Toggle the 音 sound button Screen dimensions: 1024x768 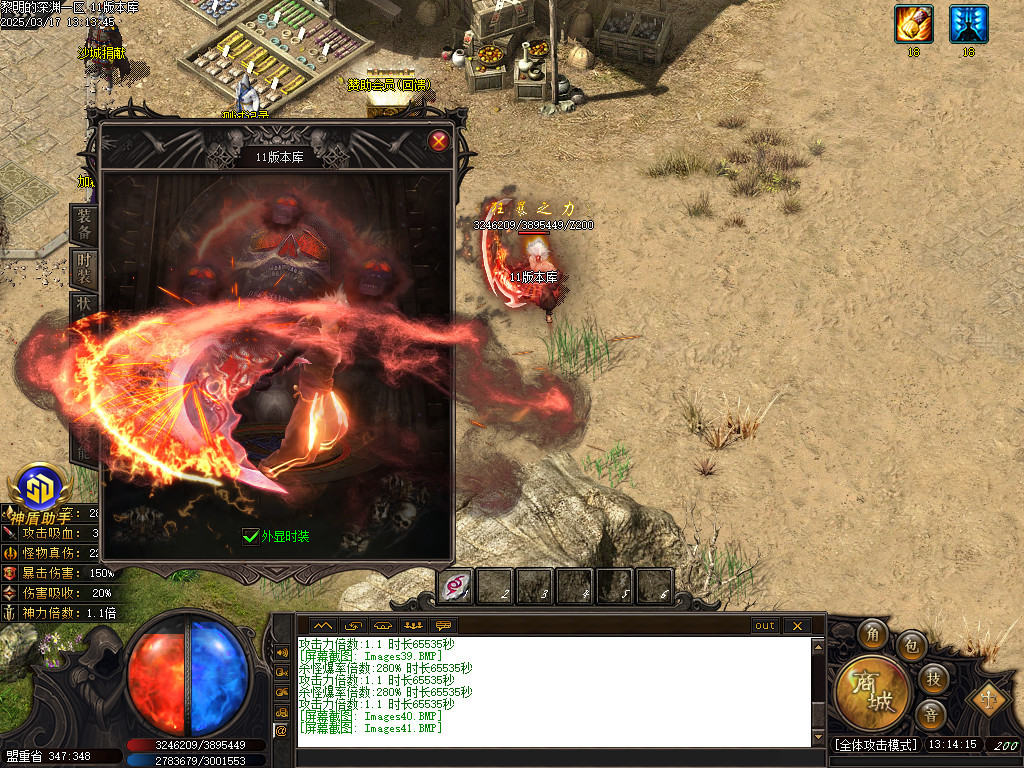tap(931, 714)
